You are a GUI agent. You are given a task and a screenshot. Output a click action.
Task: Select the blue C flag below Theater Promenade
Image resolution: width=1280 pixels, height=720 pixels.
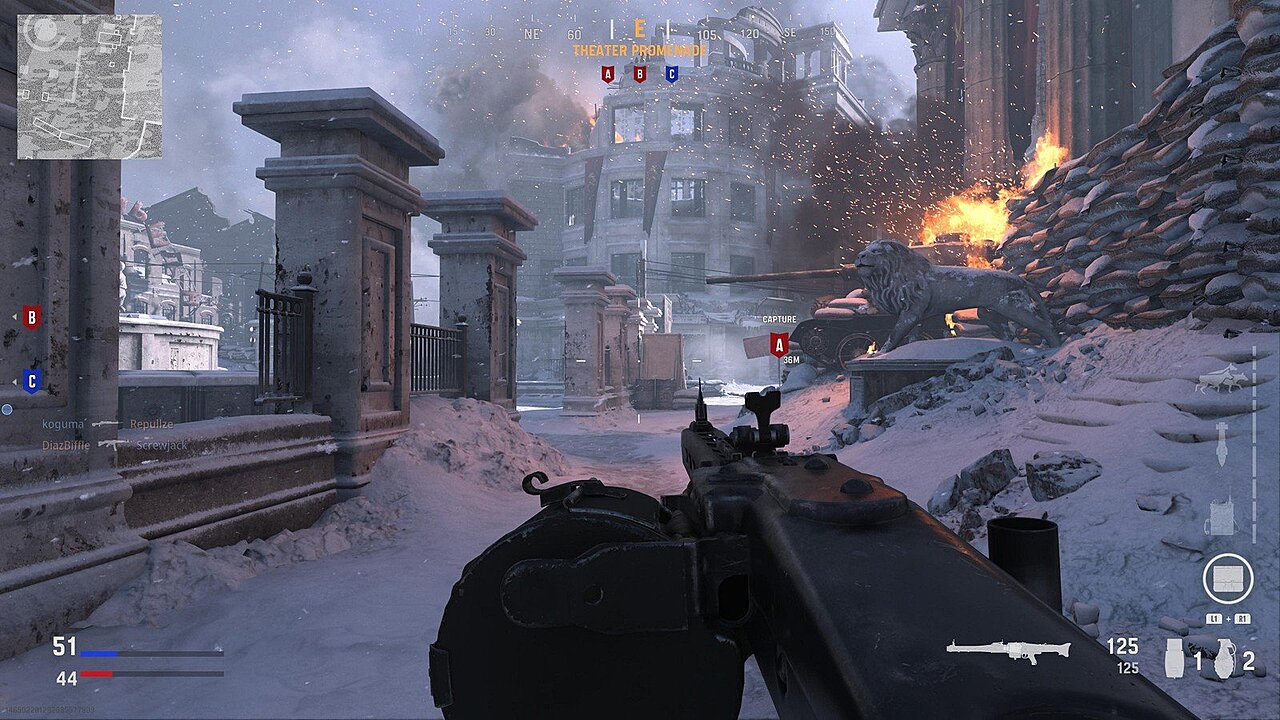671,73
